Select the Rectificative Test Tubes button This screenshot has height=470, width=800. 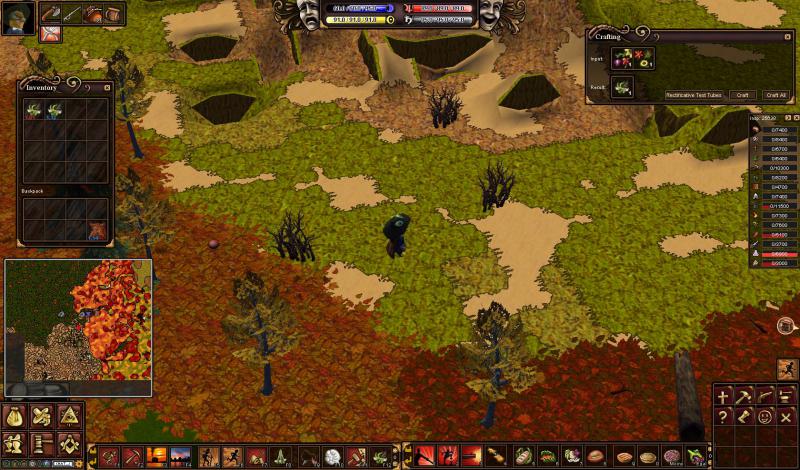point(695,95)
